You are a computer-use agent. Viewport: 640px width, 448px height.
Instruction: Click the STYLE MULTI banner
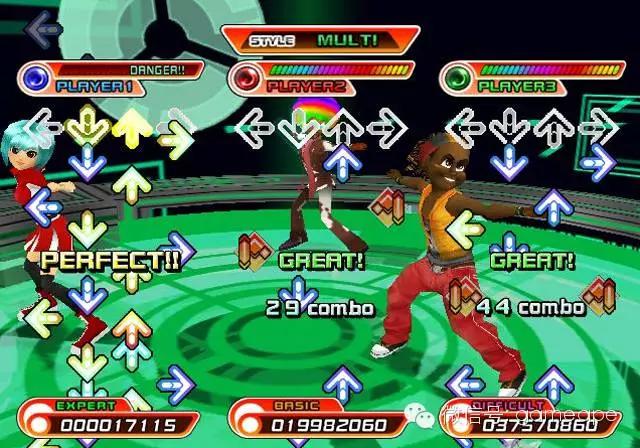point(320,41)
